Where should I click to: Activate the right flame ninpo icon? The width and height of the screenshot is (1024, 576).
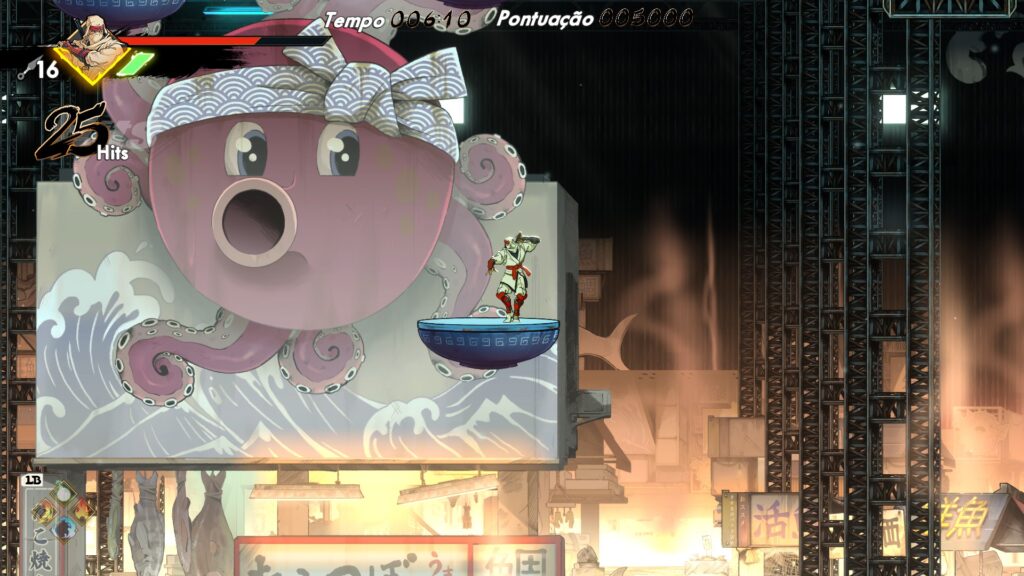(x=80, y=509)
